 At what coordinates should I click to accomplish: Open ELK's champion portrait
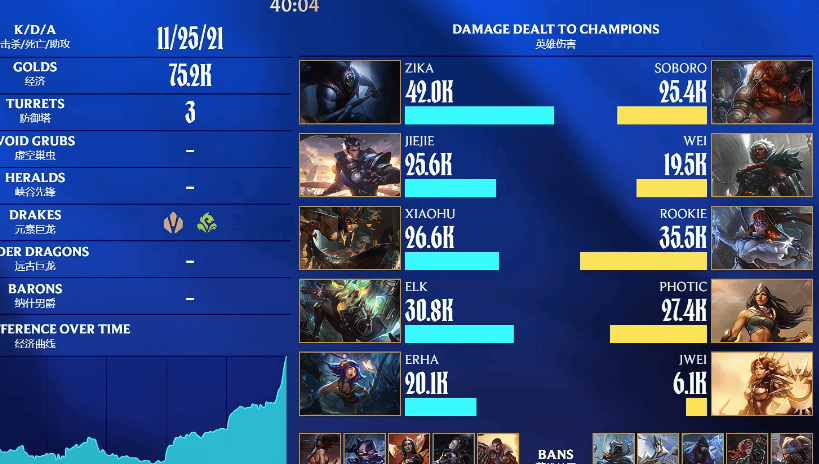[350, 311]
